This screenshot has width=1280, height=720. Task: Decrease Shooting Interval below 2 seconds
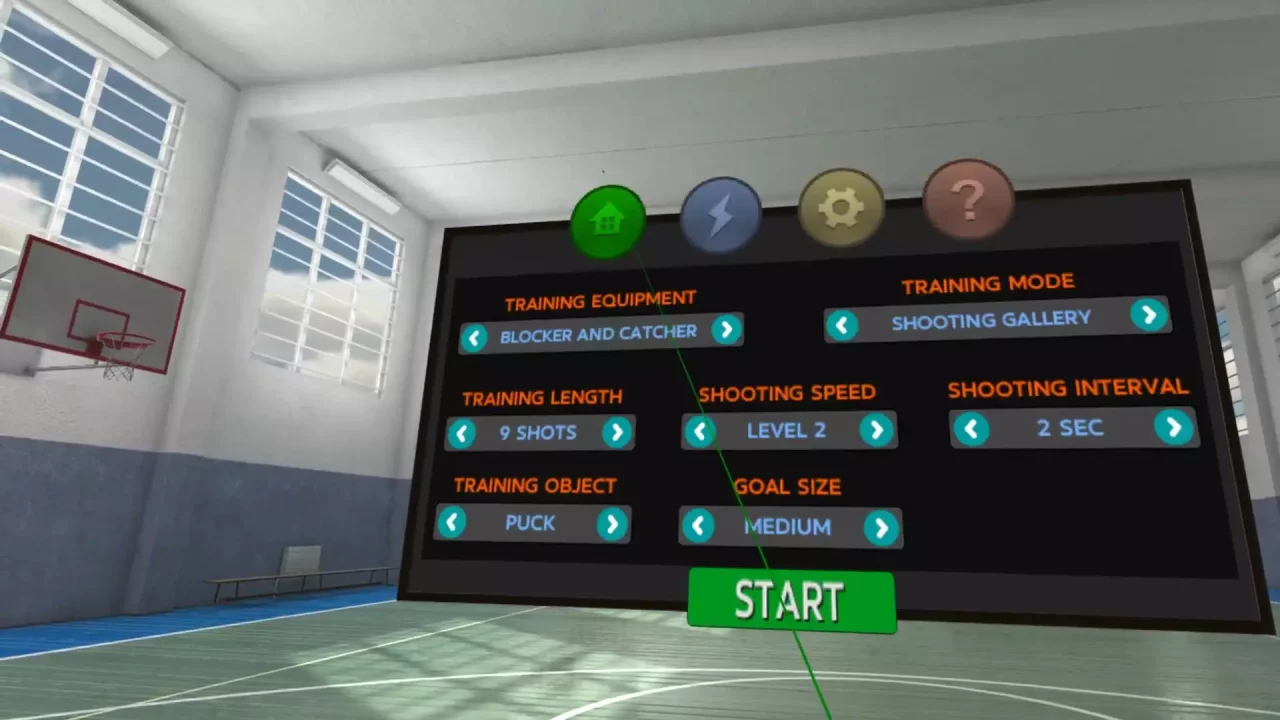coord(972,430)
